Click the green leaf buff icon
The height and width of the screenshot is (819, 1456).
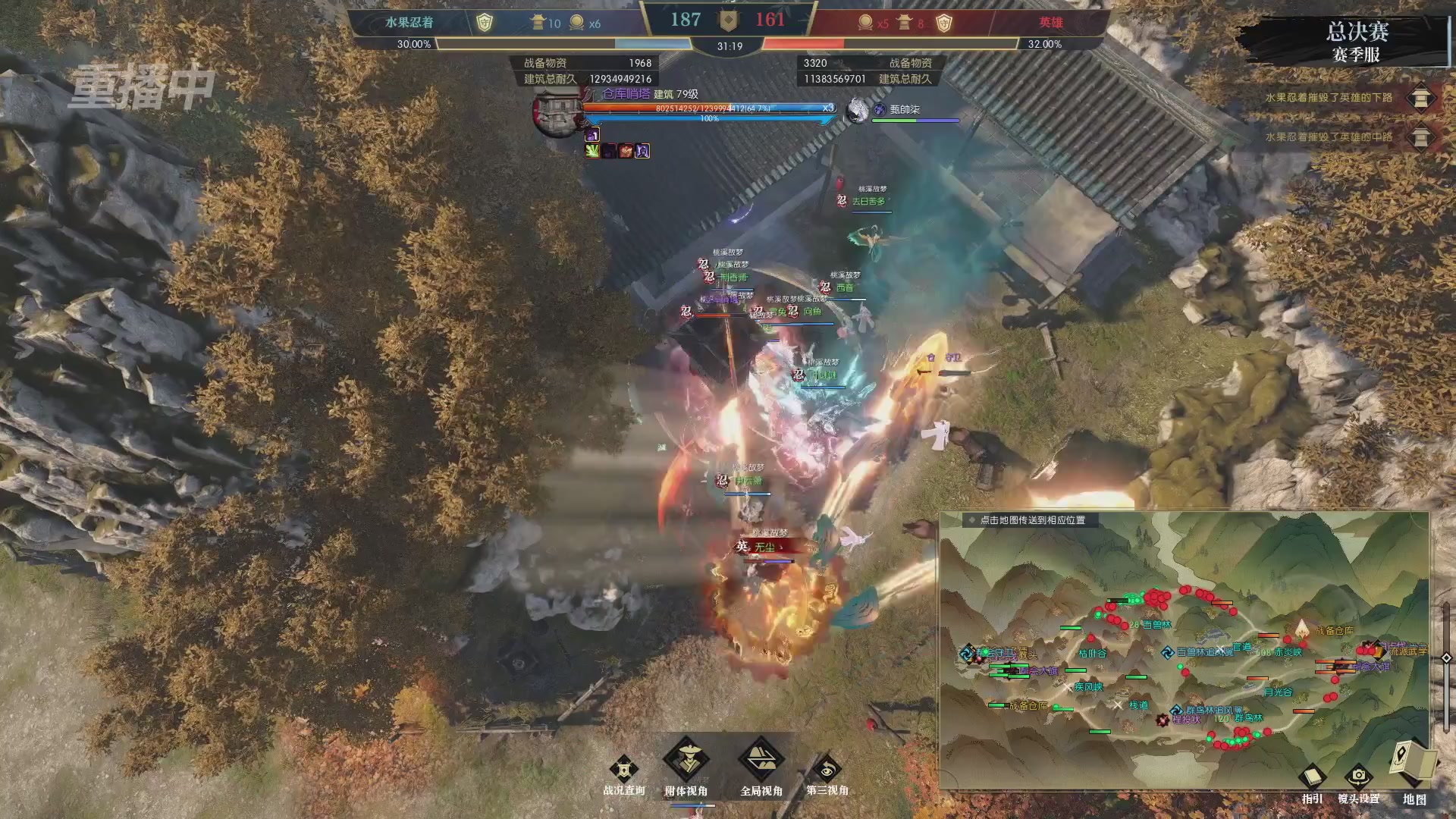pyautogui.click(x=592, y=151)
